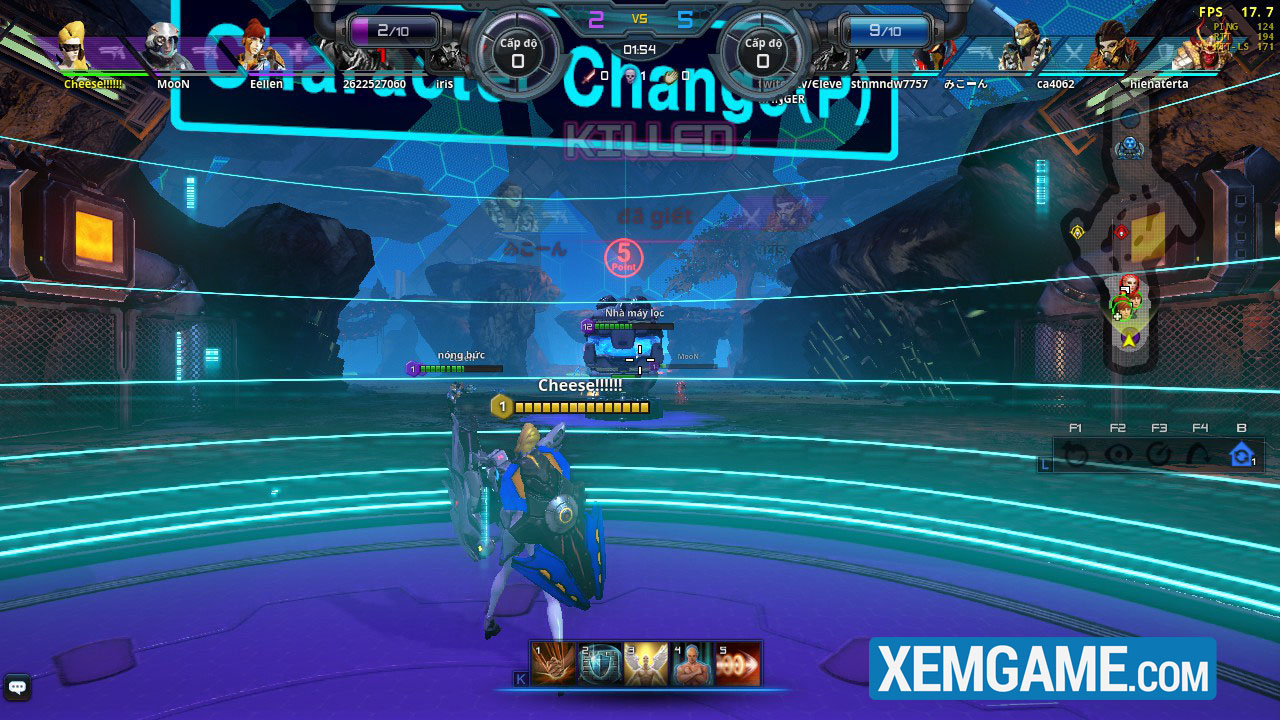Use the blue home recall icon
Image resolution: width=1280 pixels, height=720 pixels.
1242,455
